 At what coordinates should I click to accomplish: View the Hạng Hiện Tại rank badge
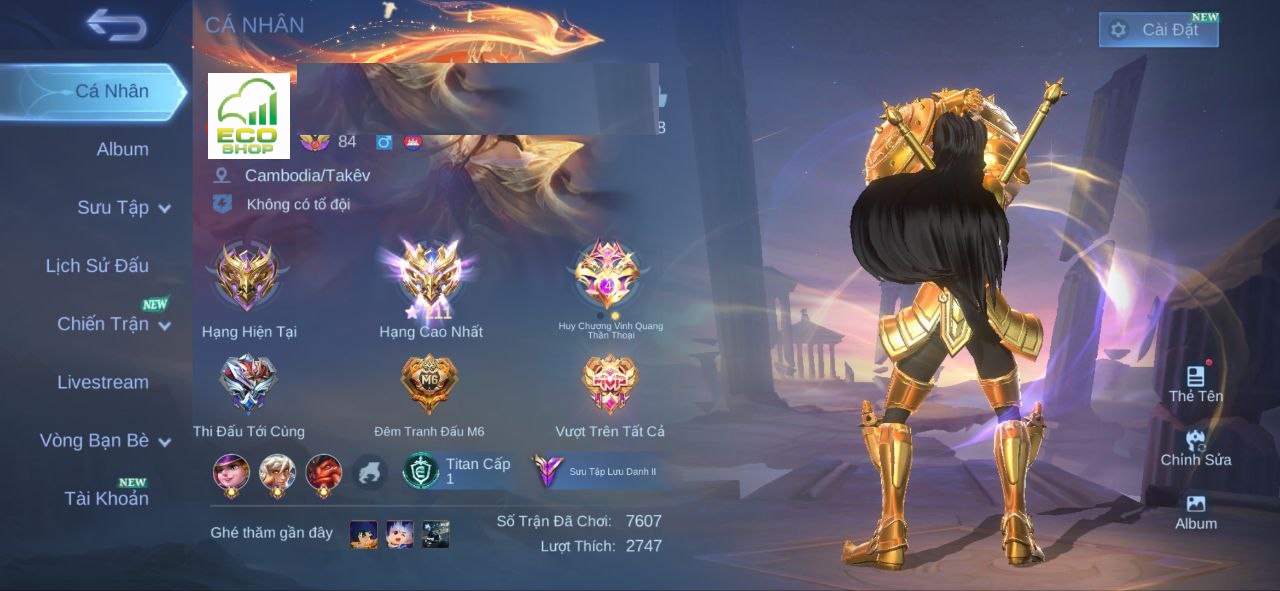(248, 279)
